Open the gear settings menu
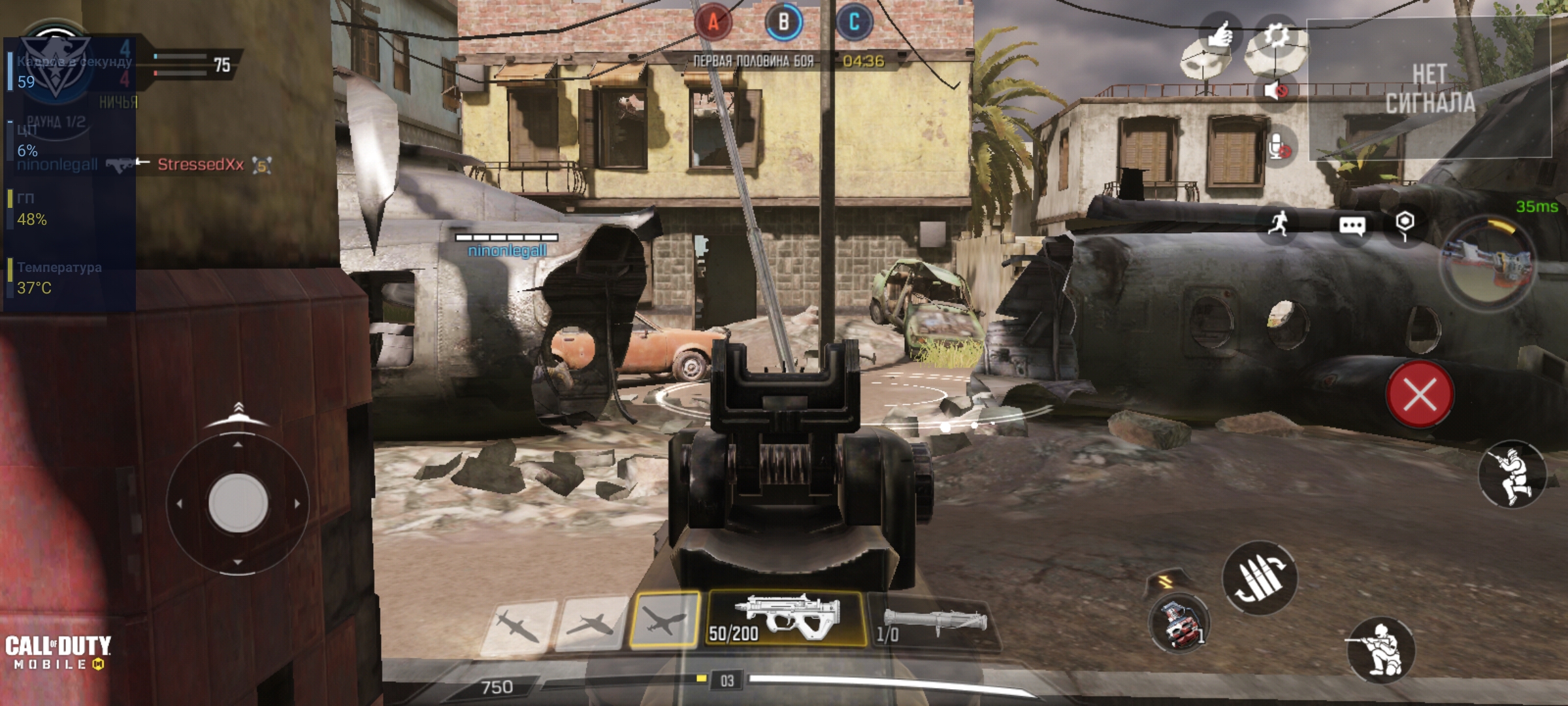The image size is (1568, 706). [x=1276, y=37]
